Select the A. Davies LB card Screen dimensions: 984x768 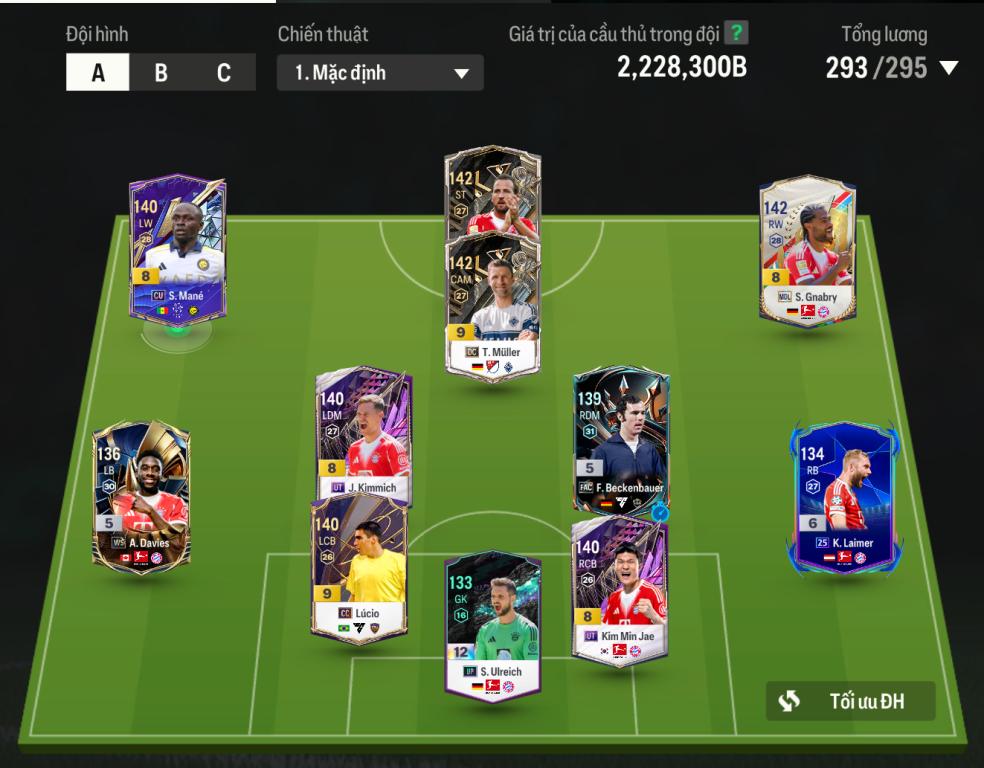[x=141, y=495]
